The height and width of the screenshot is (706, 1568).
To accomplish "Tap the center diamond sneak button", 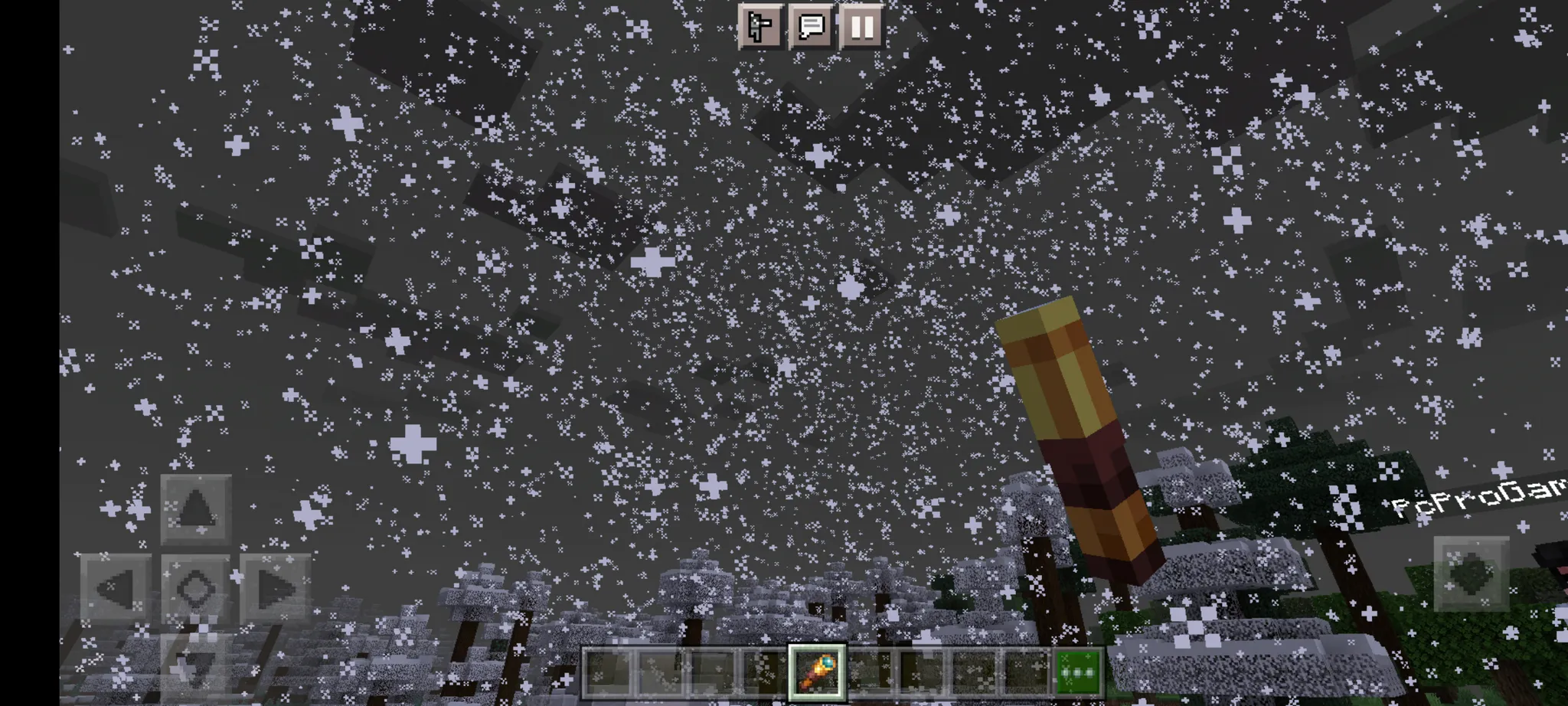I will (x=195, y=588).
